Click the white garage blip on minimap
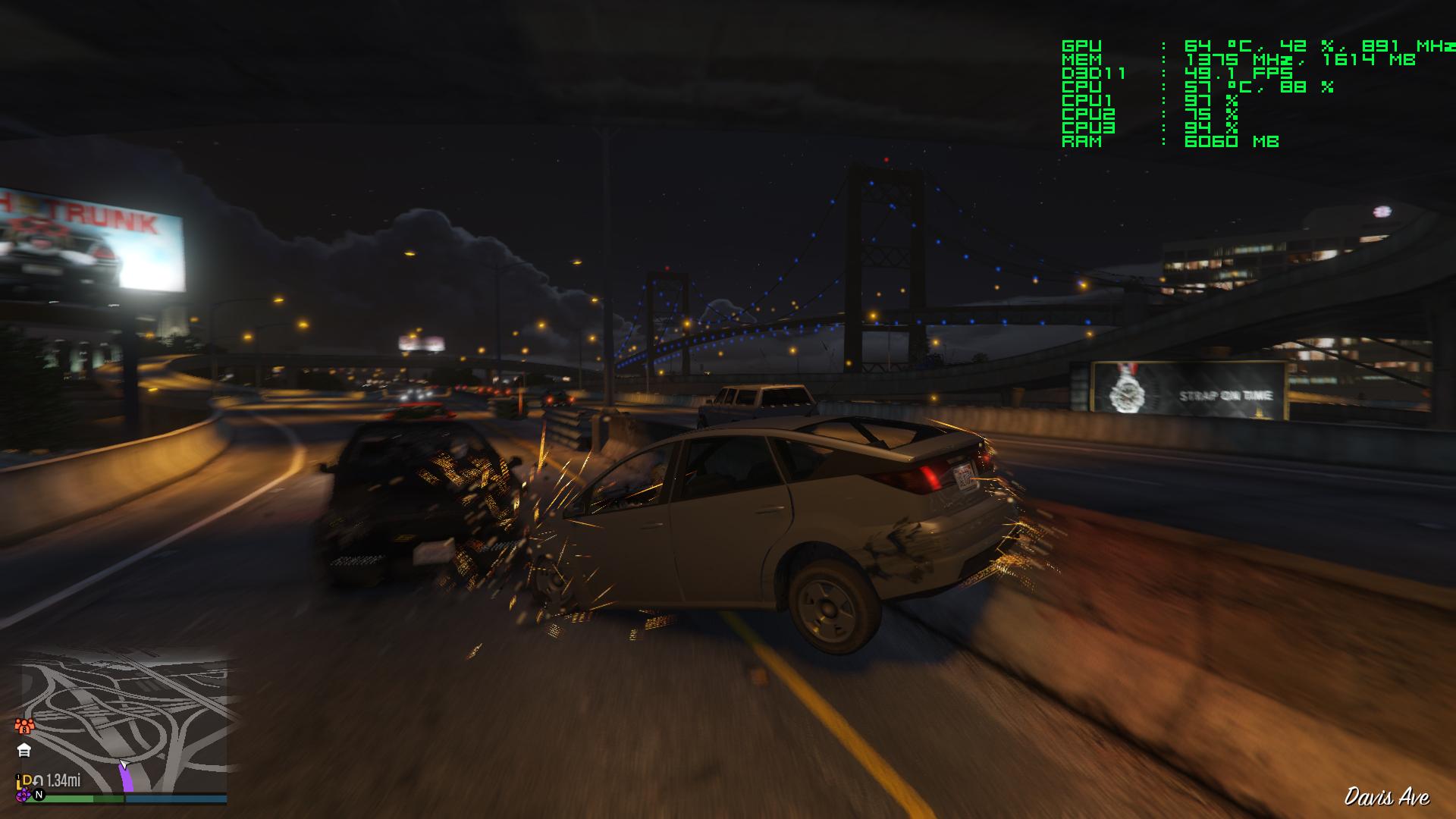 [24, 751]
